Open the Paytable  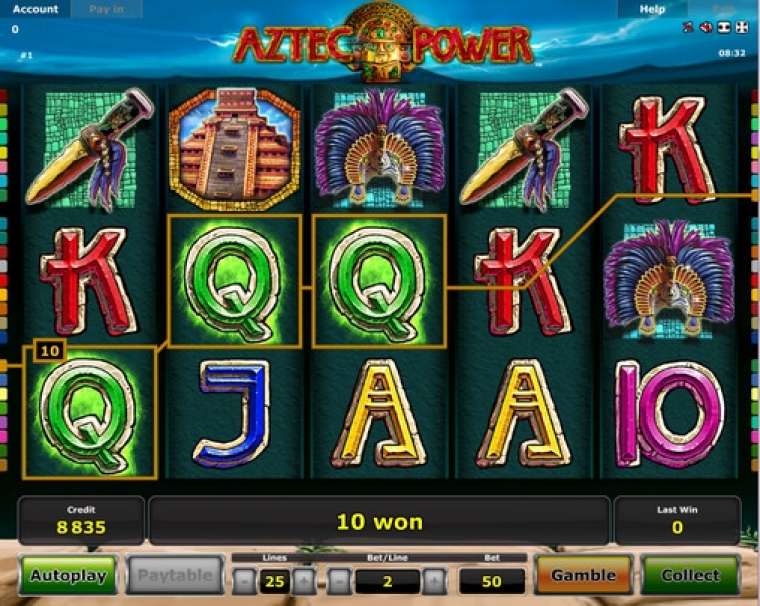pos(174,576)
